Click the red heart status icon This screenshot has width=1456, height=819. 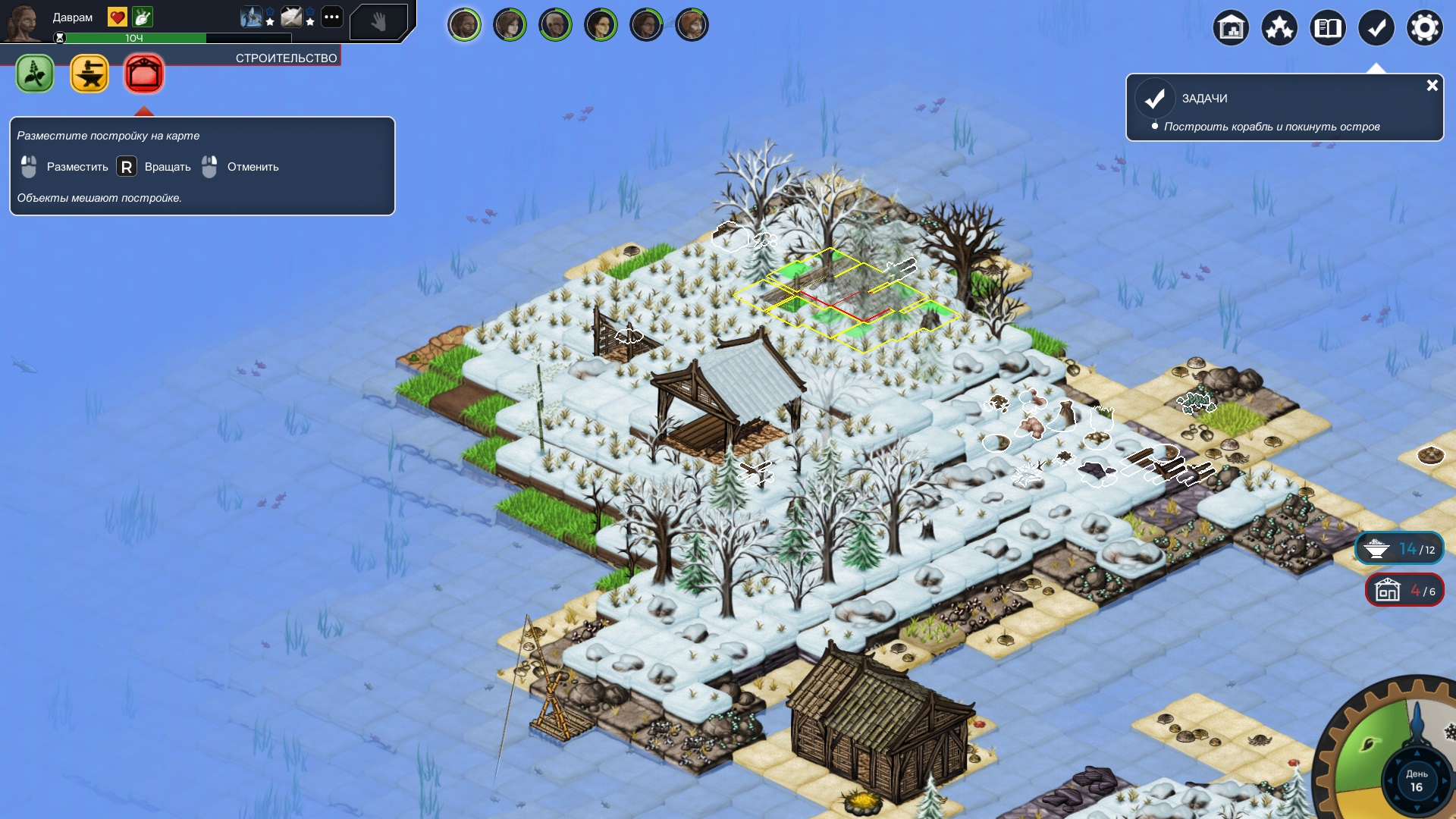[118, 17]
